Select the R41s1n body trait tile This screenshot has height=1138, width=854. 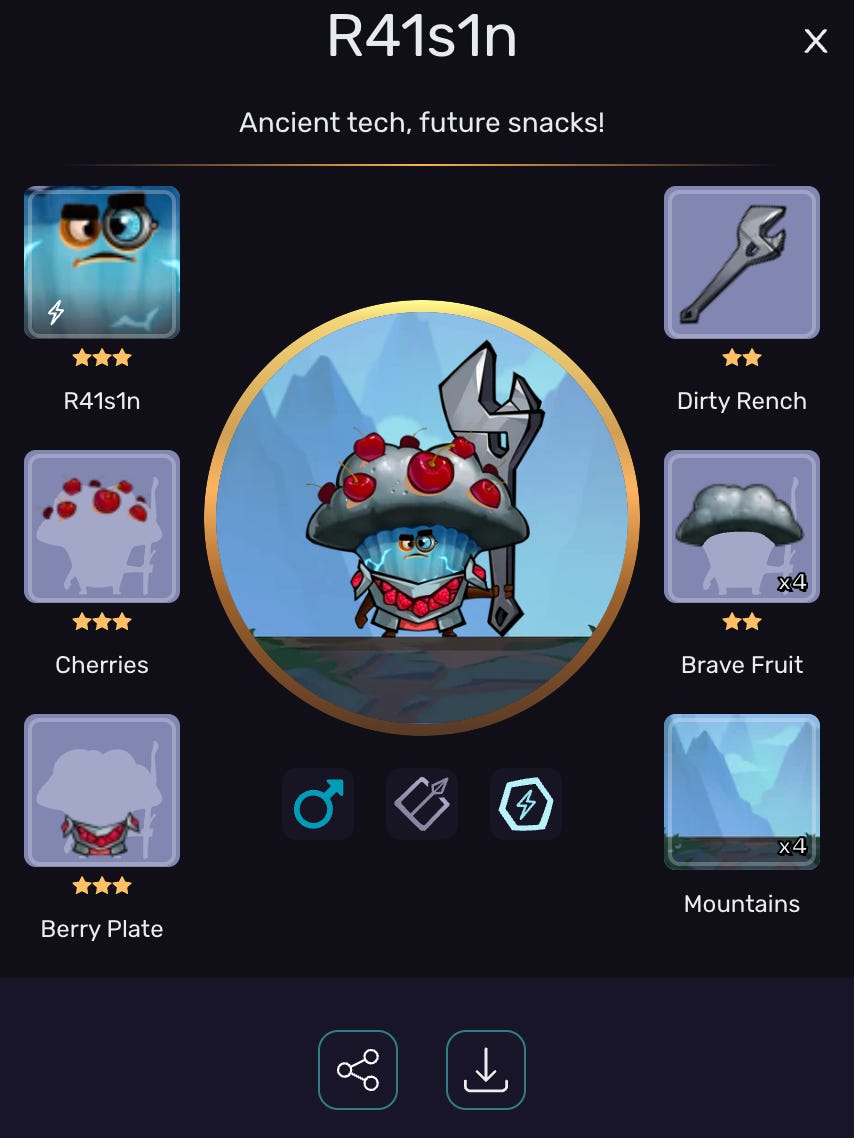click(102, 263)
